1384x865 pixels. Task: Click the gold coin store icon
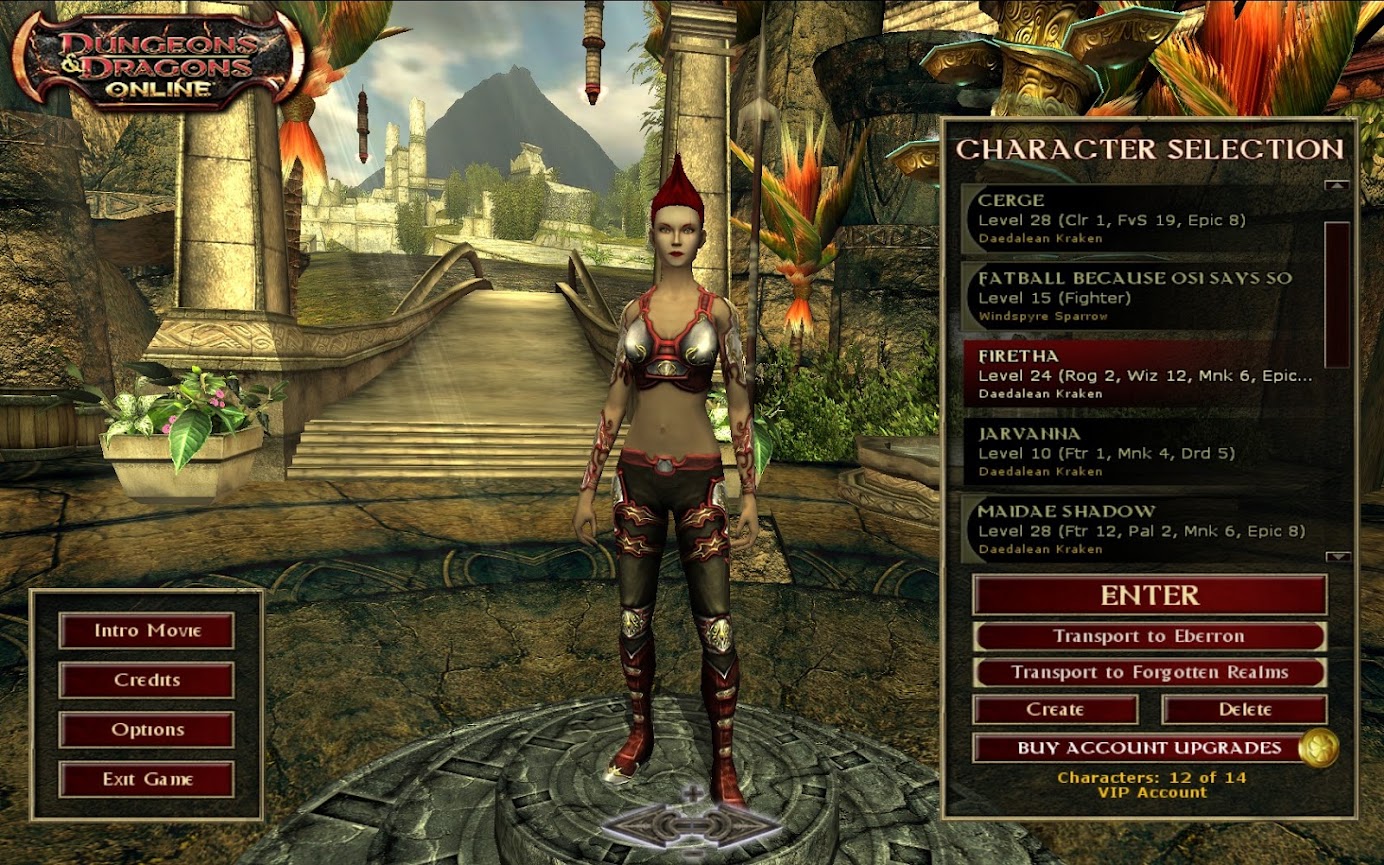1318,748
